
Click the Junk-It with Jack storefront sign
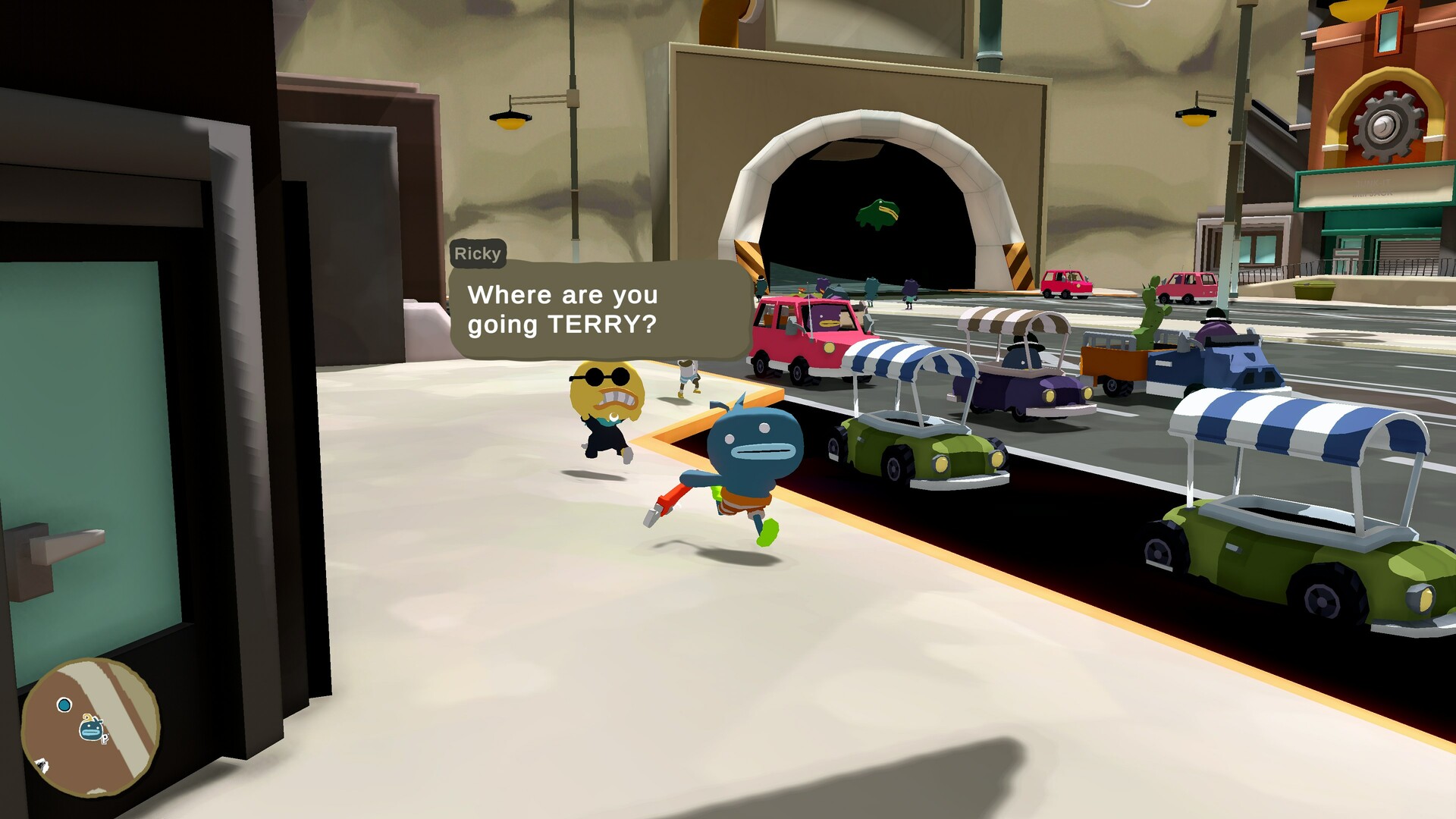[x=1374, y=187]
